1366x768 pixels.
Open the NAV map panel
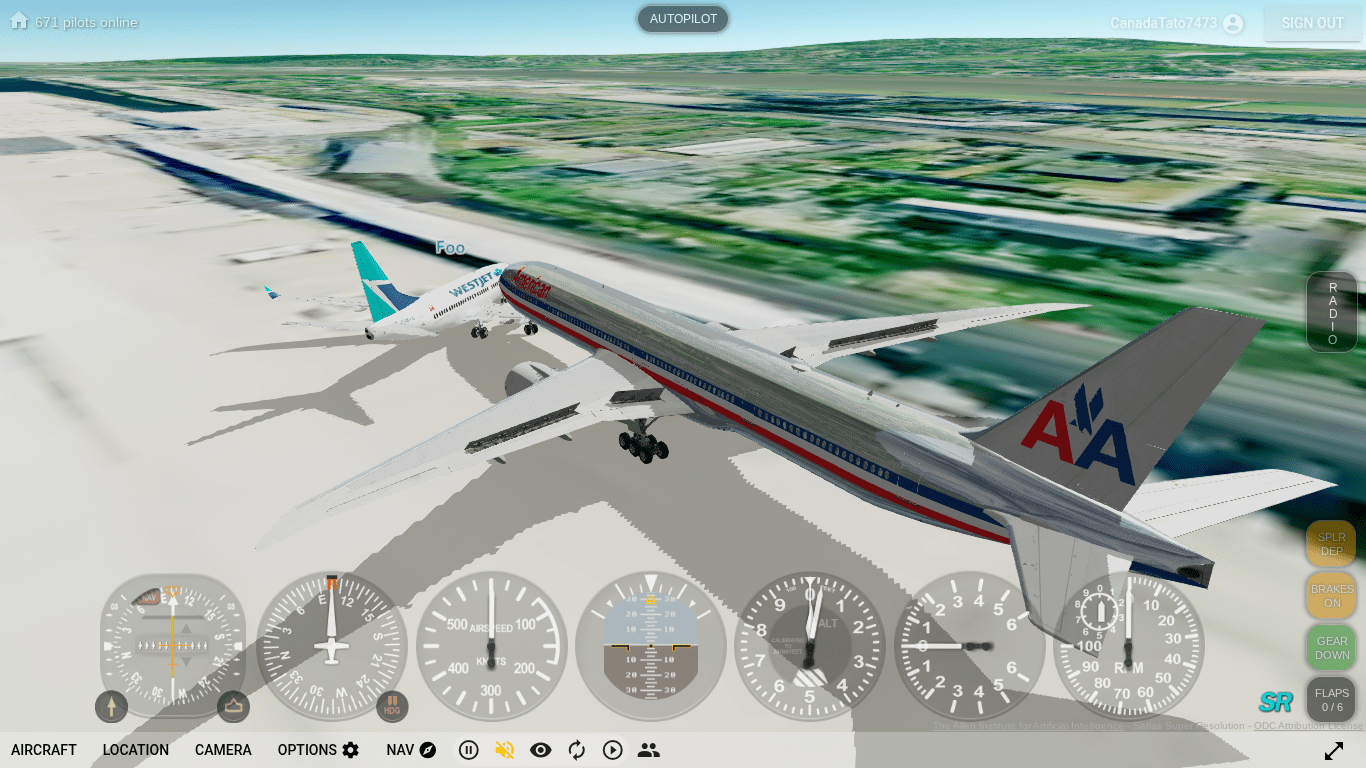(411, 750)
